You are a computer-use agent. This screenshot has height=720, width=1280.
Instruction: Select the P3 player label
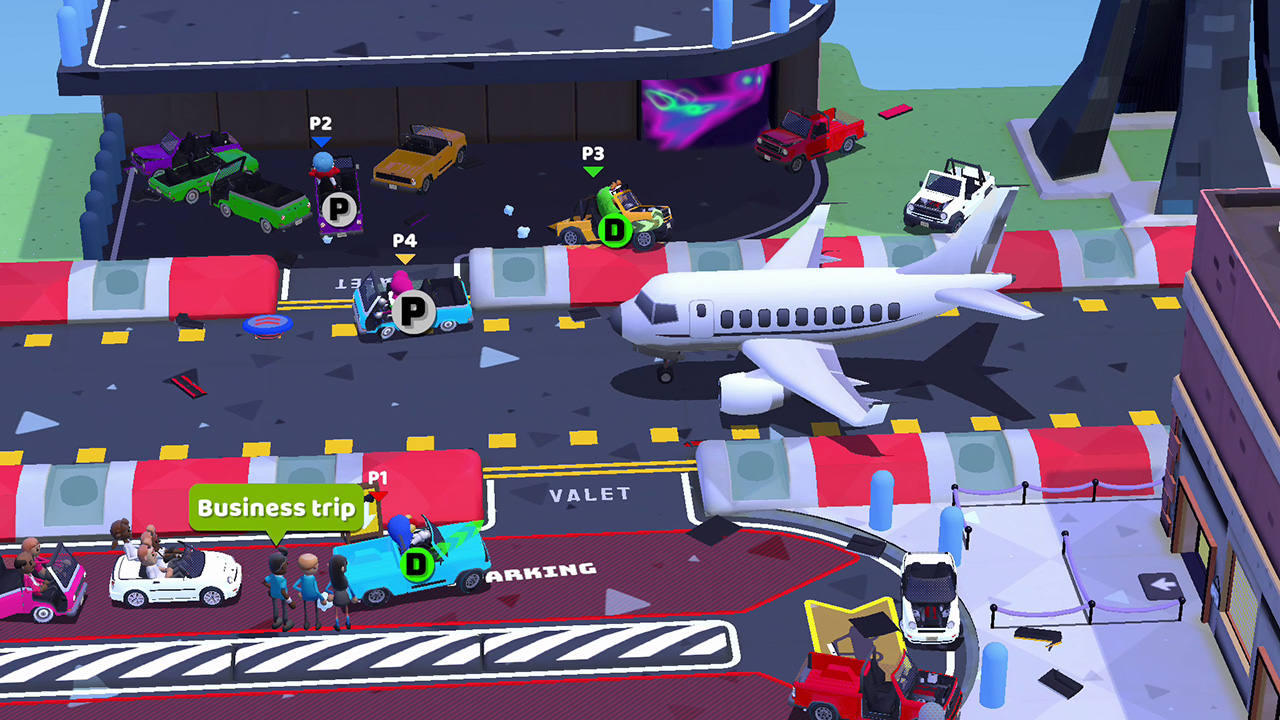coord(594,156)
